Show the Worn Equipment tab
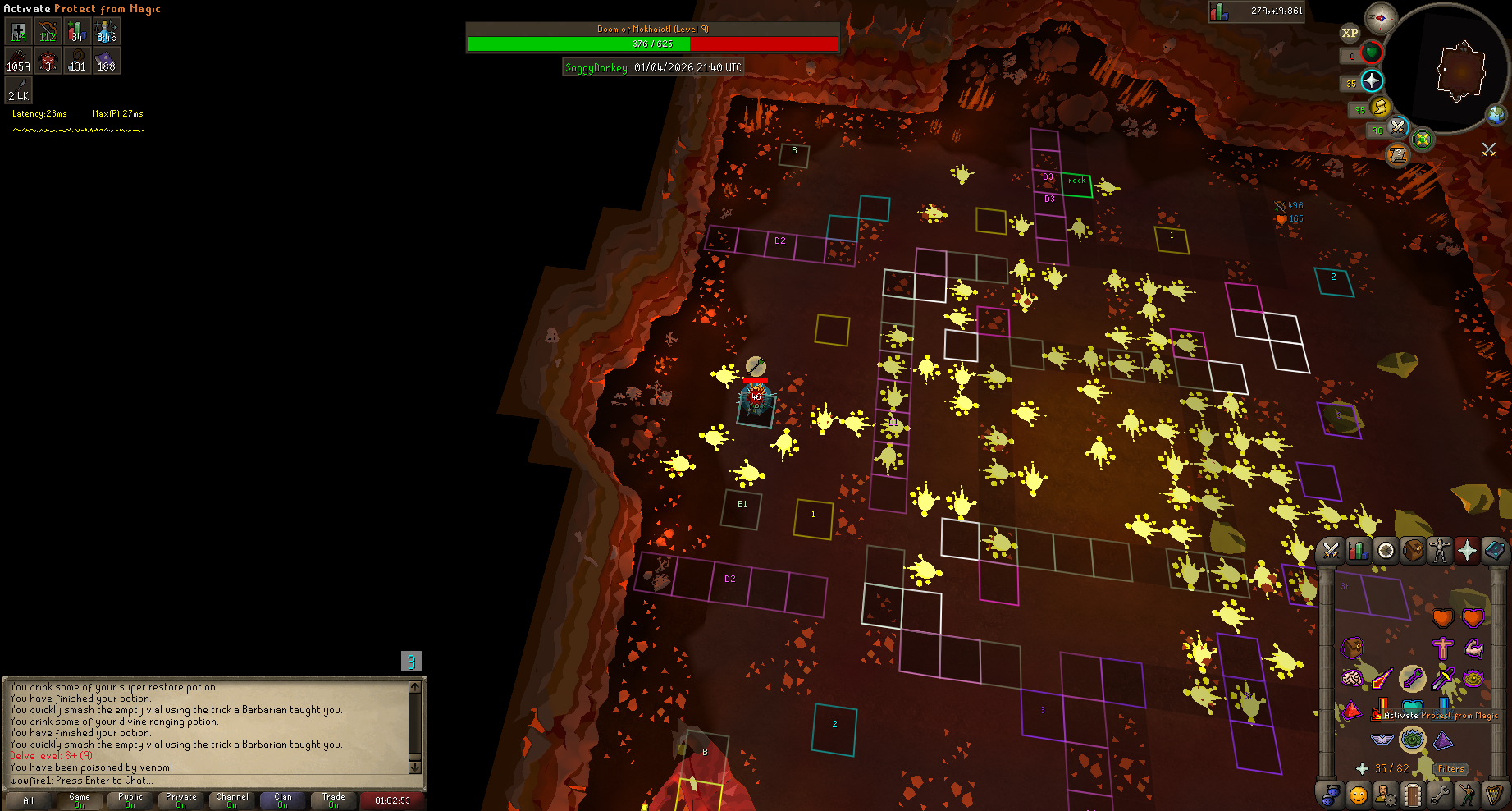Viewport: 1512px width, 811px height. pyautogui.click(x=1440, y=551)
